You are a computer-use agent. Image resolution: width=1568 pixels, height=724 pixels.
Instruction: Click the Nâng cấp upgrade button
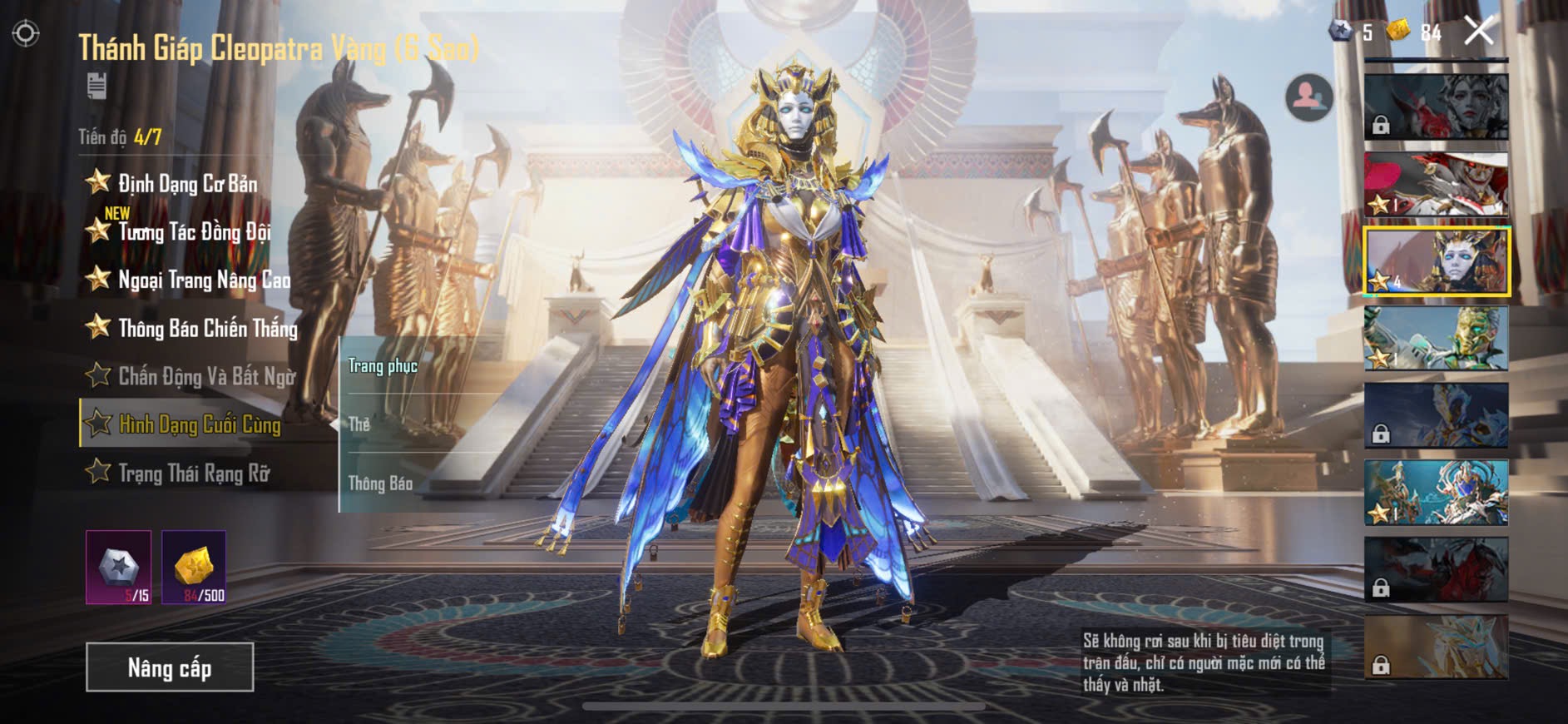click(x=170, y=667)
